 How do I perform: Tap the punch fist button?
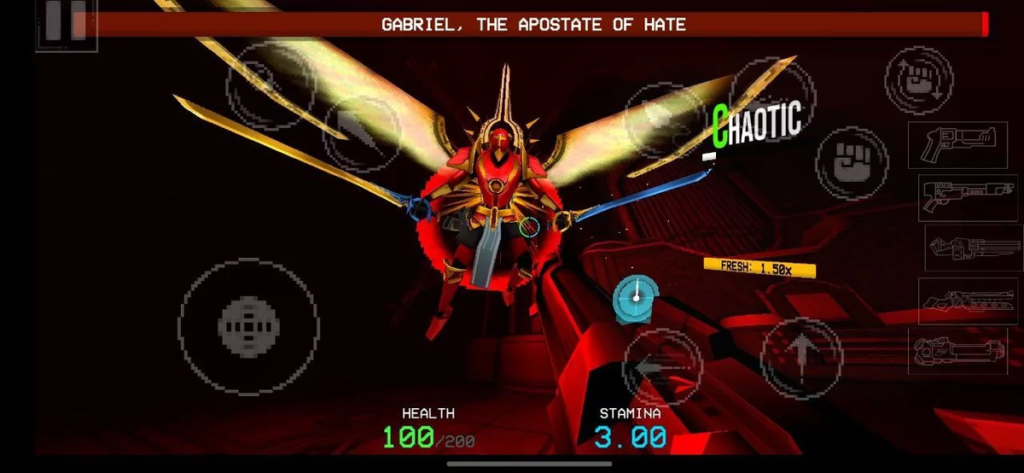(851, 162)
